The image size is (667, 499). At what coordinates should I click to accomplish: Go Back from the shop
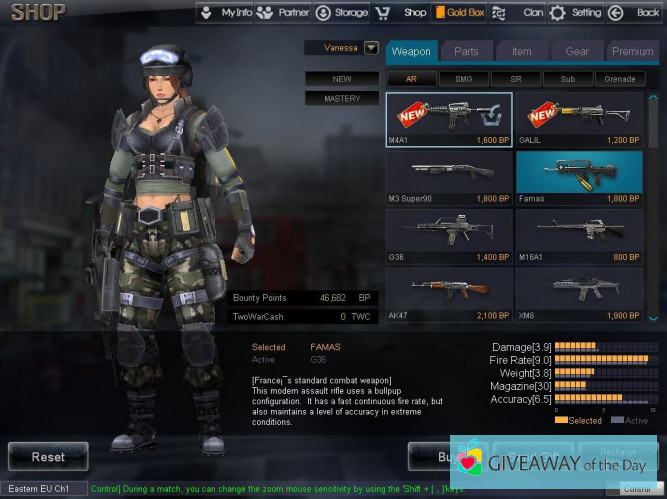[635, 13]
